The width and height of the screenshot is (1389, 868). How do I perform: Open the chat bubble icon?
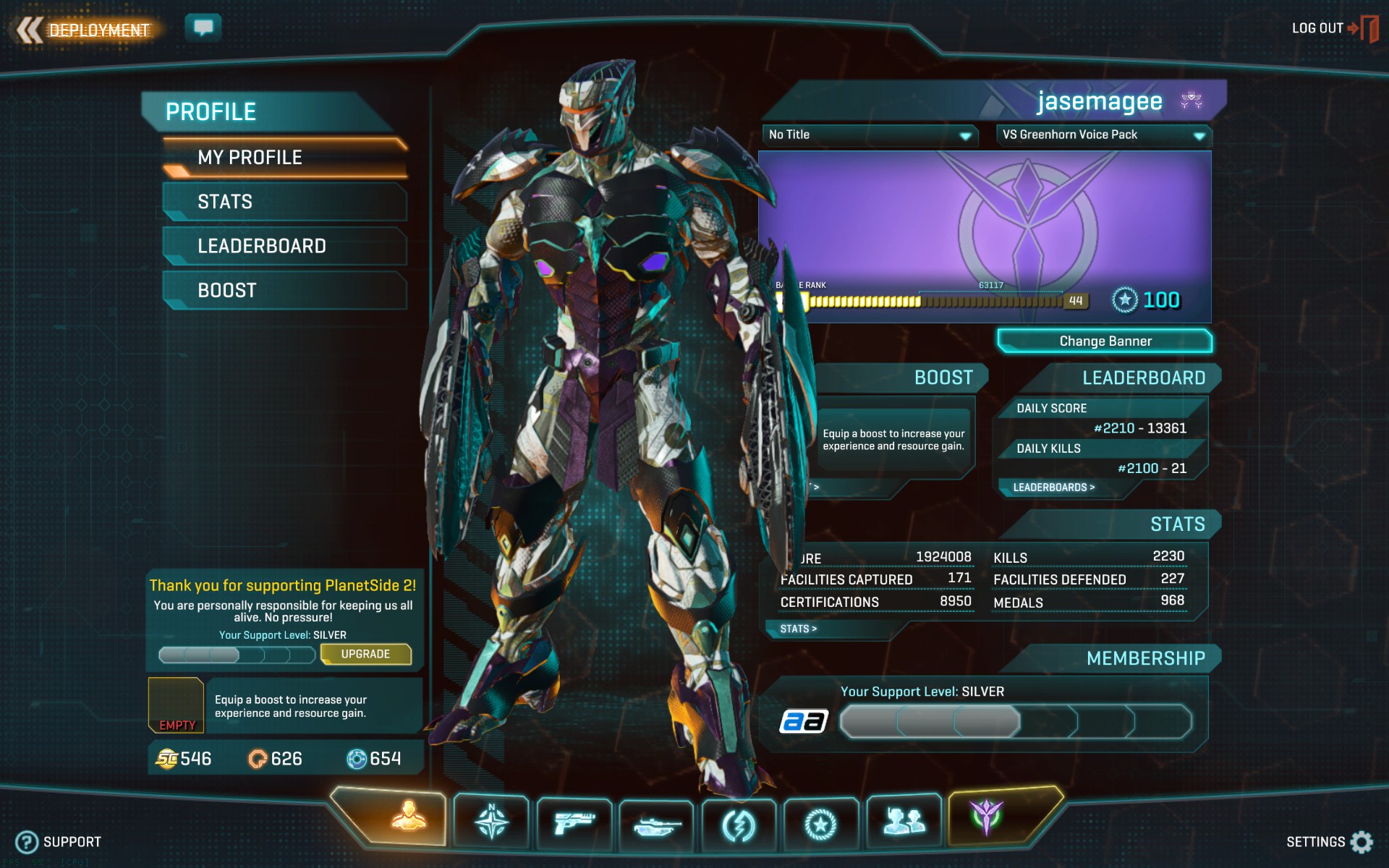pos(203,27)
